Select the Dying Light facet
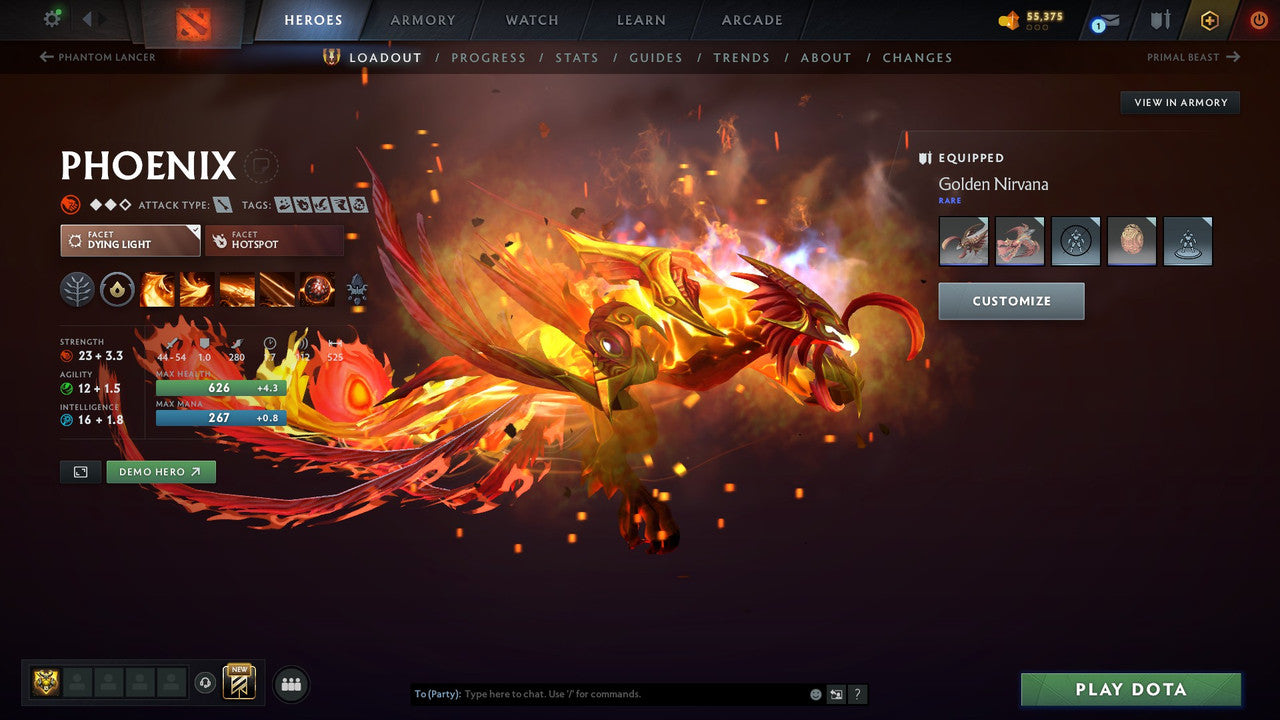Viewport: 1280px width, 720px height. [x=130, y=240]
